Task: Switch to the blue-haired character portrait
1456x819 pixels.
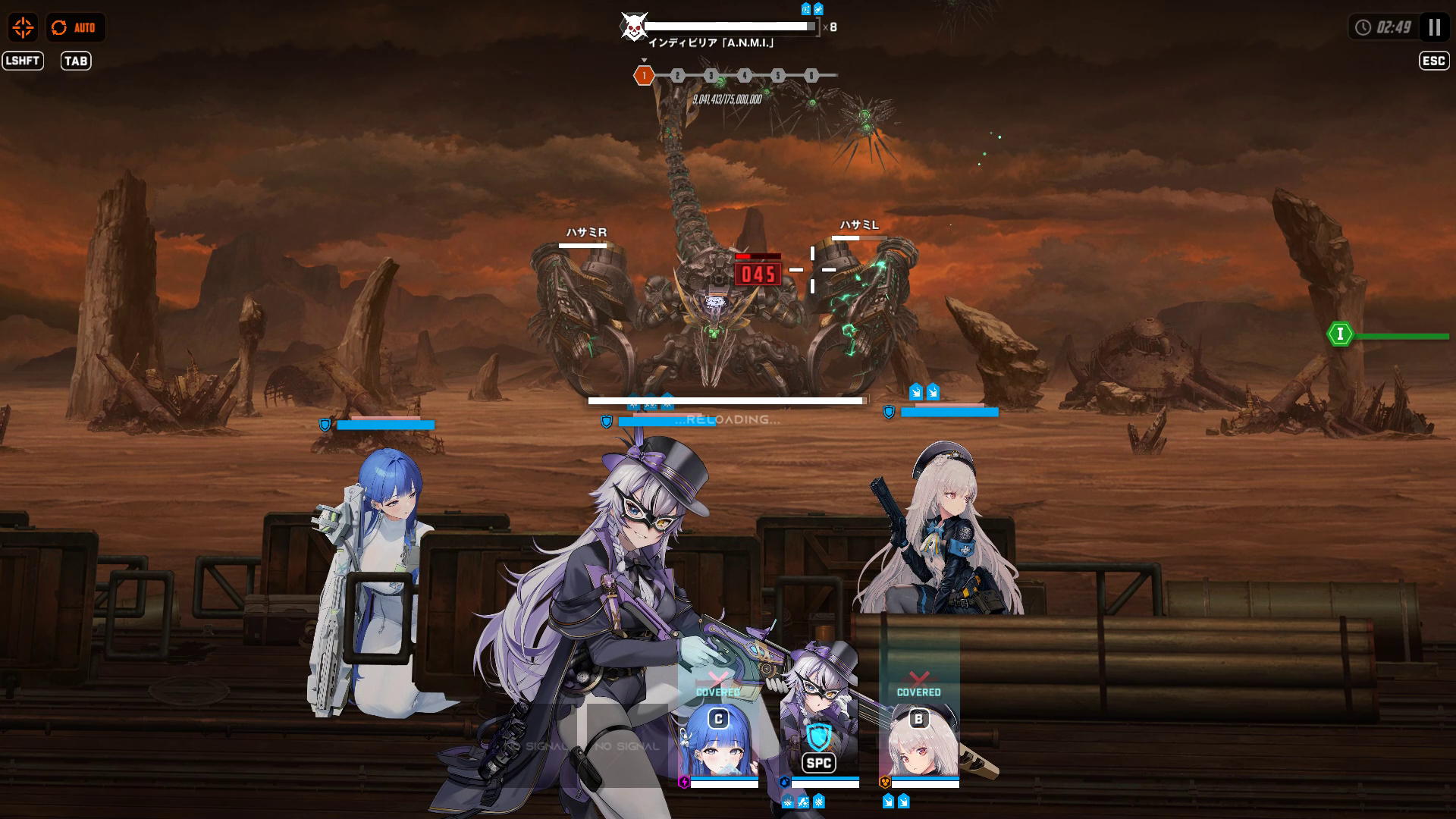Action: [x=717, y=742]
